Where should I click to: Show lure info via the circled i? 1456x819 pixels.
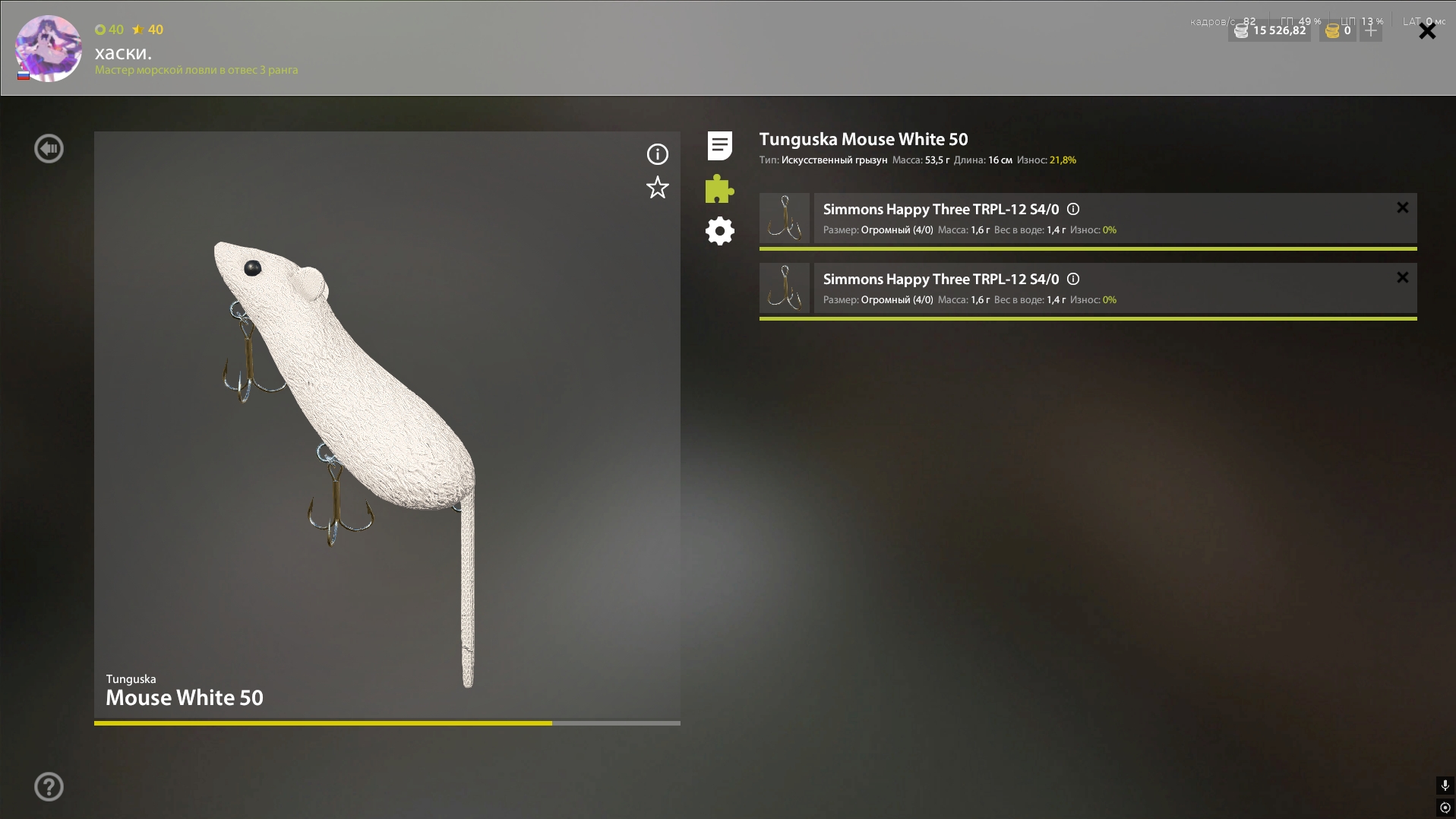[x=657, y=154]
